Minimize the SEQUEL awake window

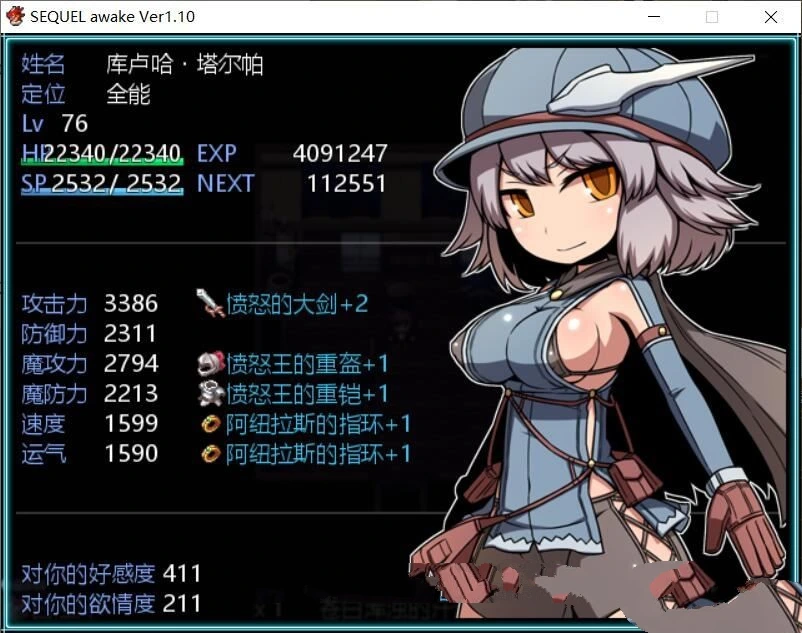coord(653,17)
